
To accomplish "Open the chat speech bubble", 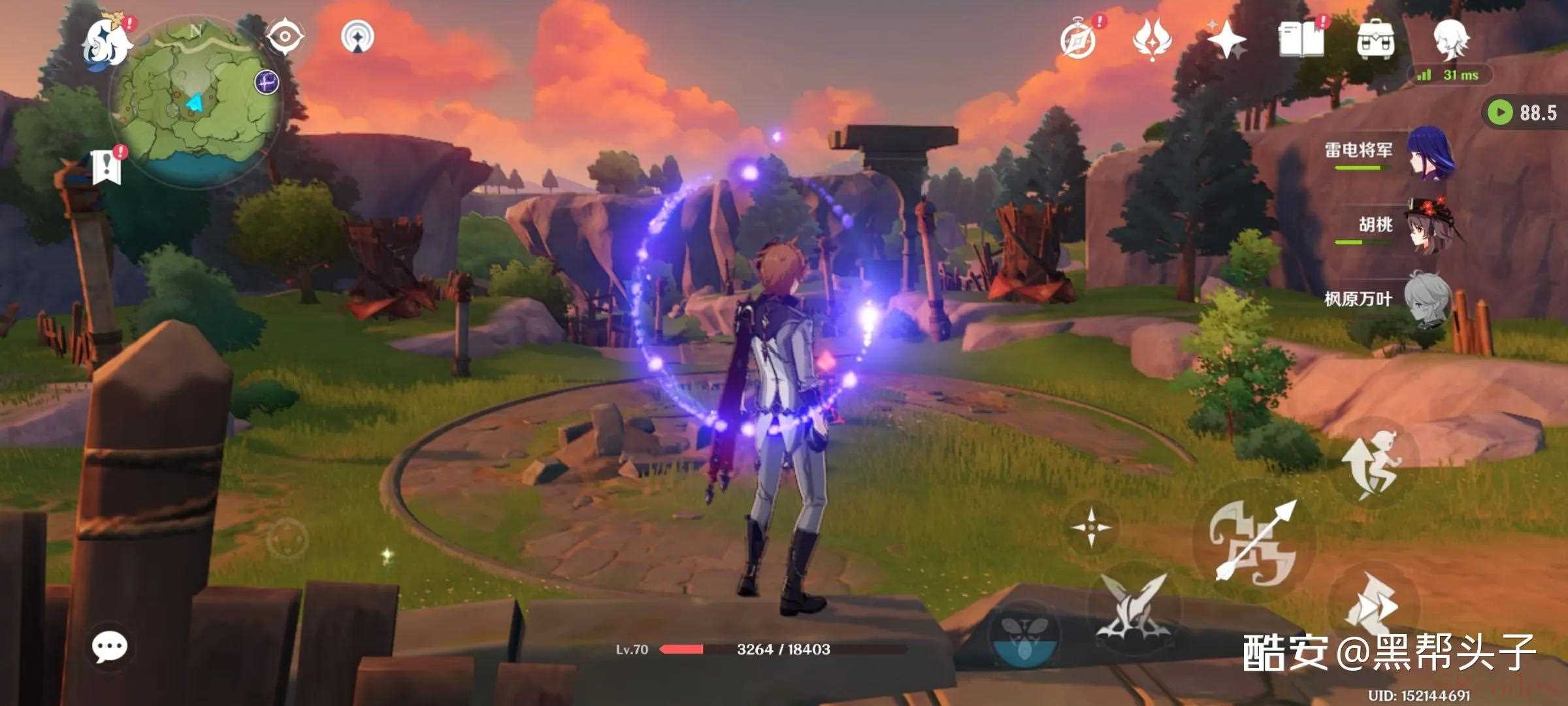I will coord(109,647).
